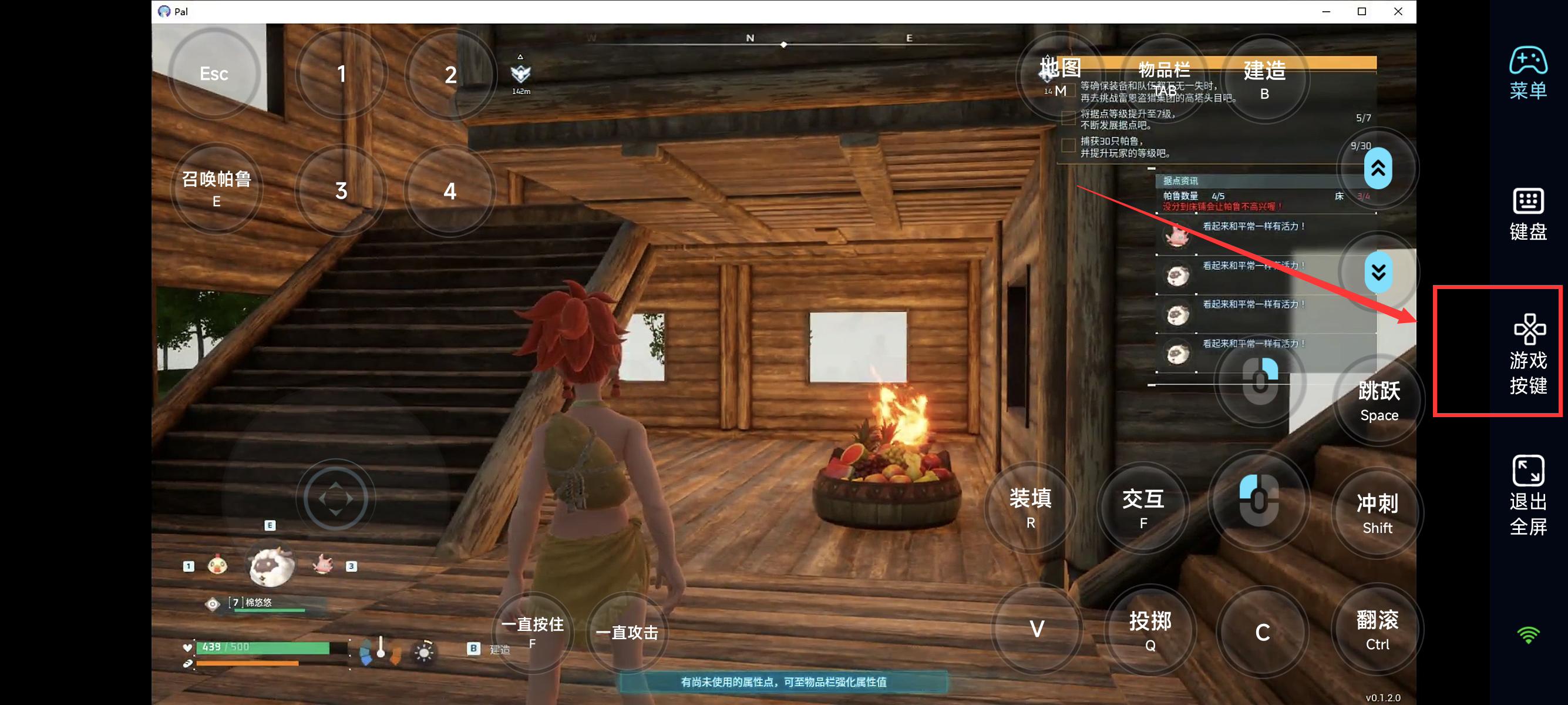Tap the 投掷 Q throw button
This screenshot has width=1568, height=705.
click(1150, 630)
